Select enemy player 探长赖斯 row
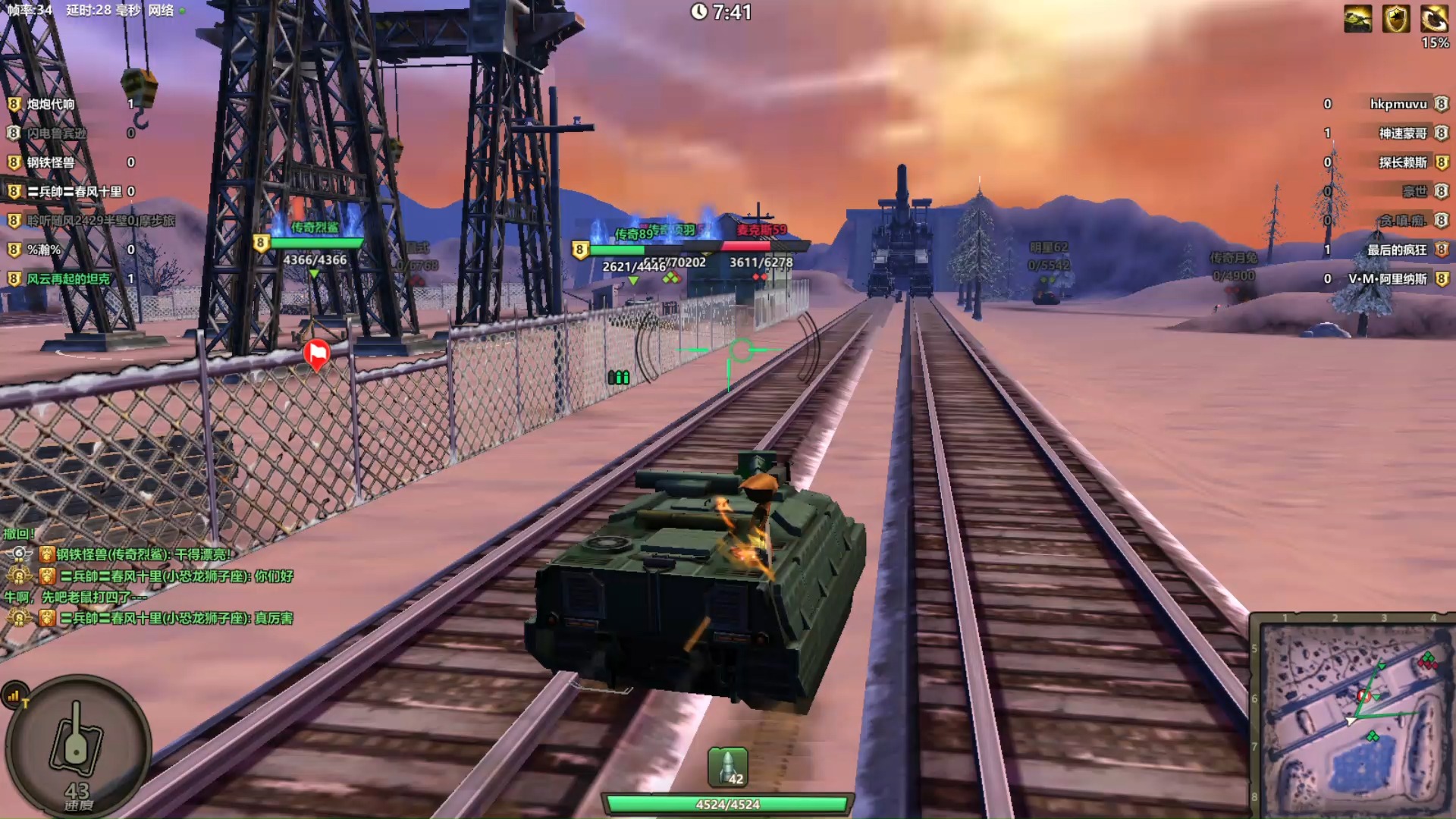This screenshot has height=819, width=1456. 1402,162
